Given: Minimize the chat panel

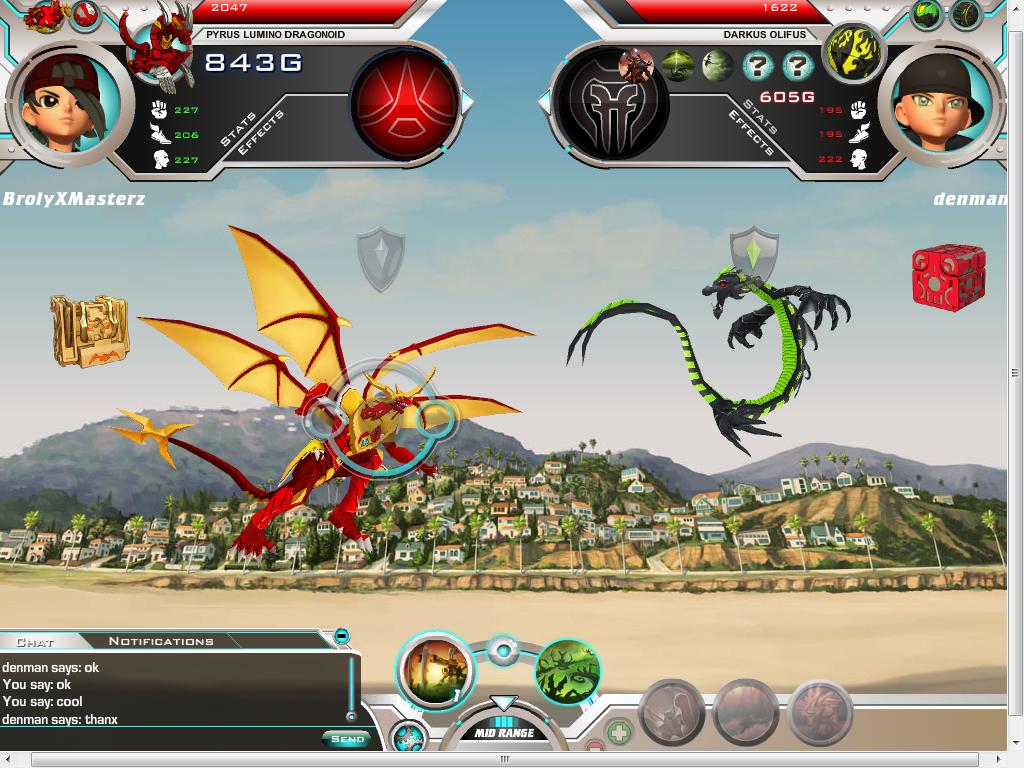Looking at the screenshot, I should tap(342, 636).
